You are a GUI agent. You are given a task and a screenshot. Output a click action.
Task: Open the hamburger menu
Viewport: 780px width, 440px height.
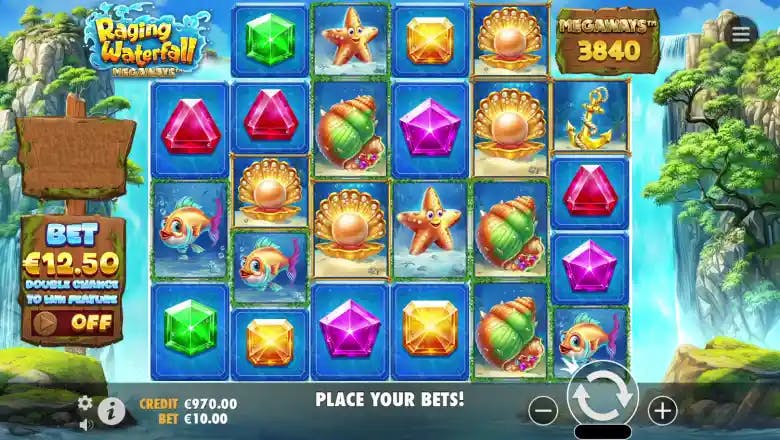[x=741, y=34]
